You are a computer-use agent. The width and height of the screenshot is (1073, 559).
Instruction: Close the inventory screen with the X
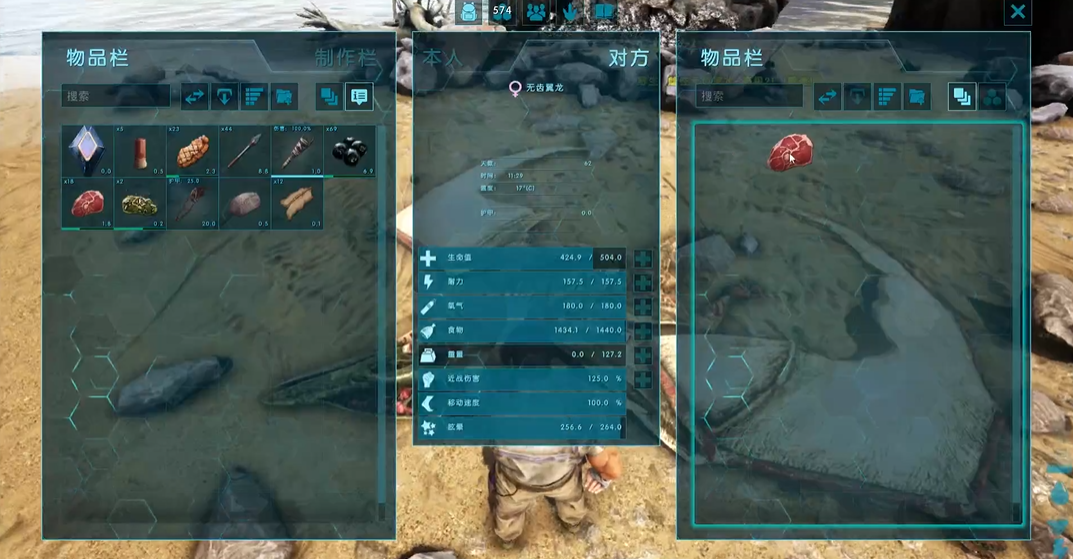click(x=1017, y=12)
